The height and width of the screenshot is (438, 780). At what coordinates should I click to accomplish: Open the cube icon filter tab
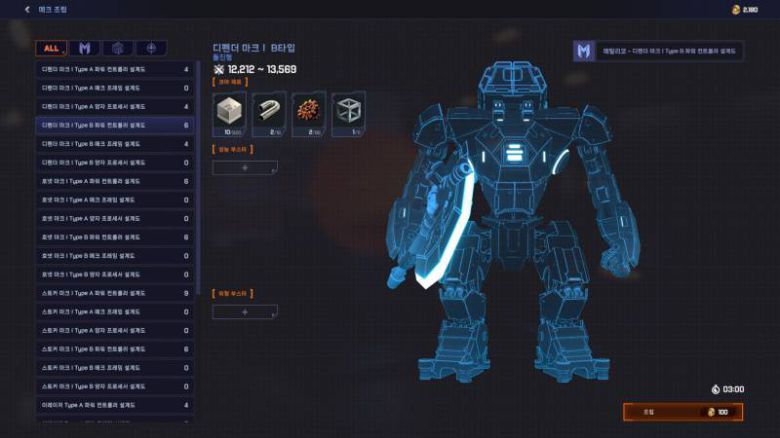click(117, 48)
